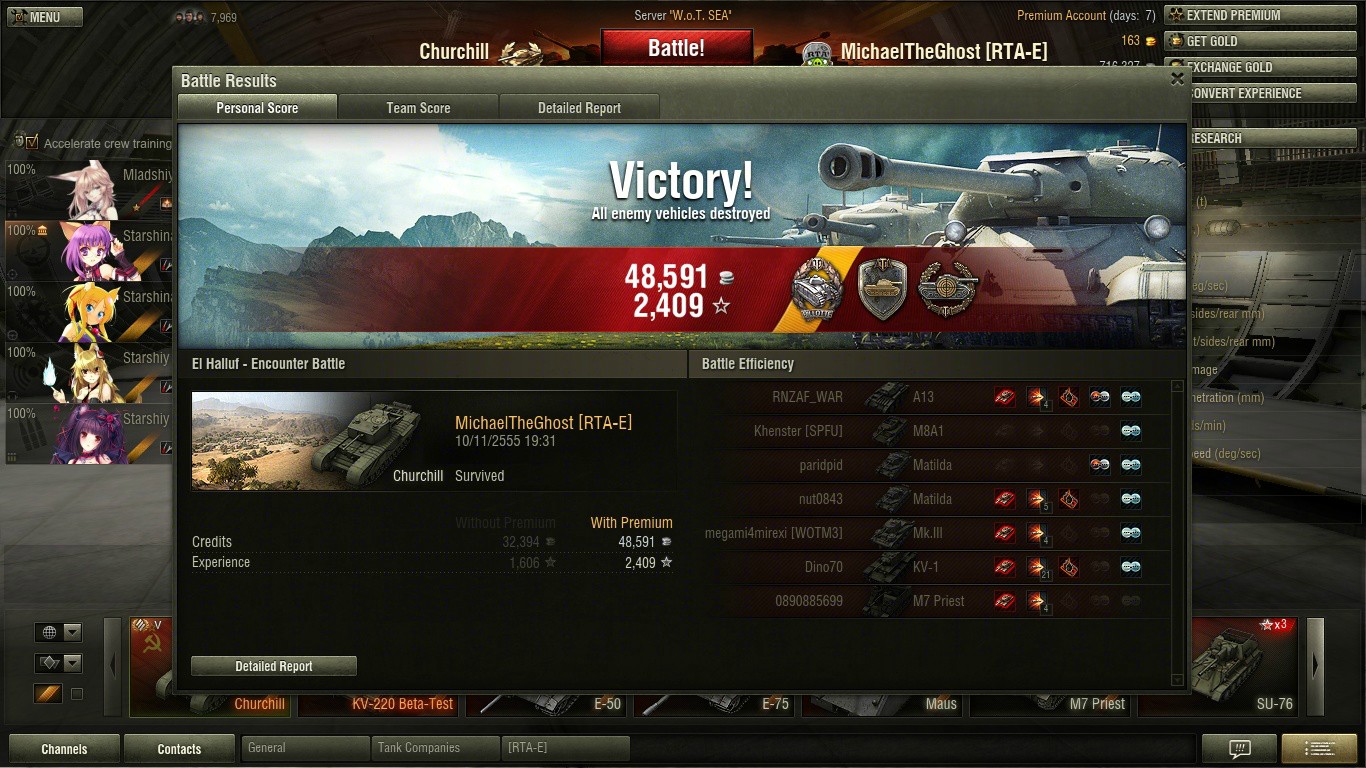This screenshot has width=1366, height=768.
Task: Click the Detailed Report button below stats
Action: (x=273, y=666)
